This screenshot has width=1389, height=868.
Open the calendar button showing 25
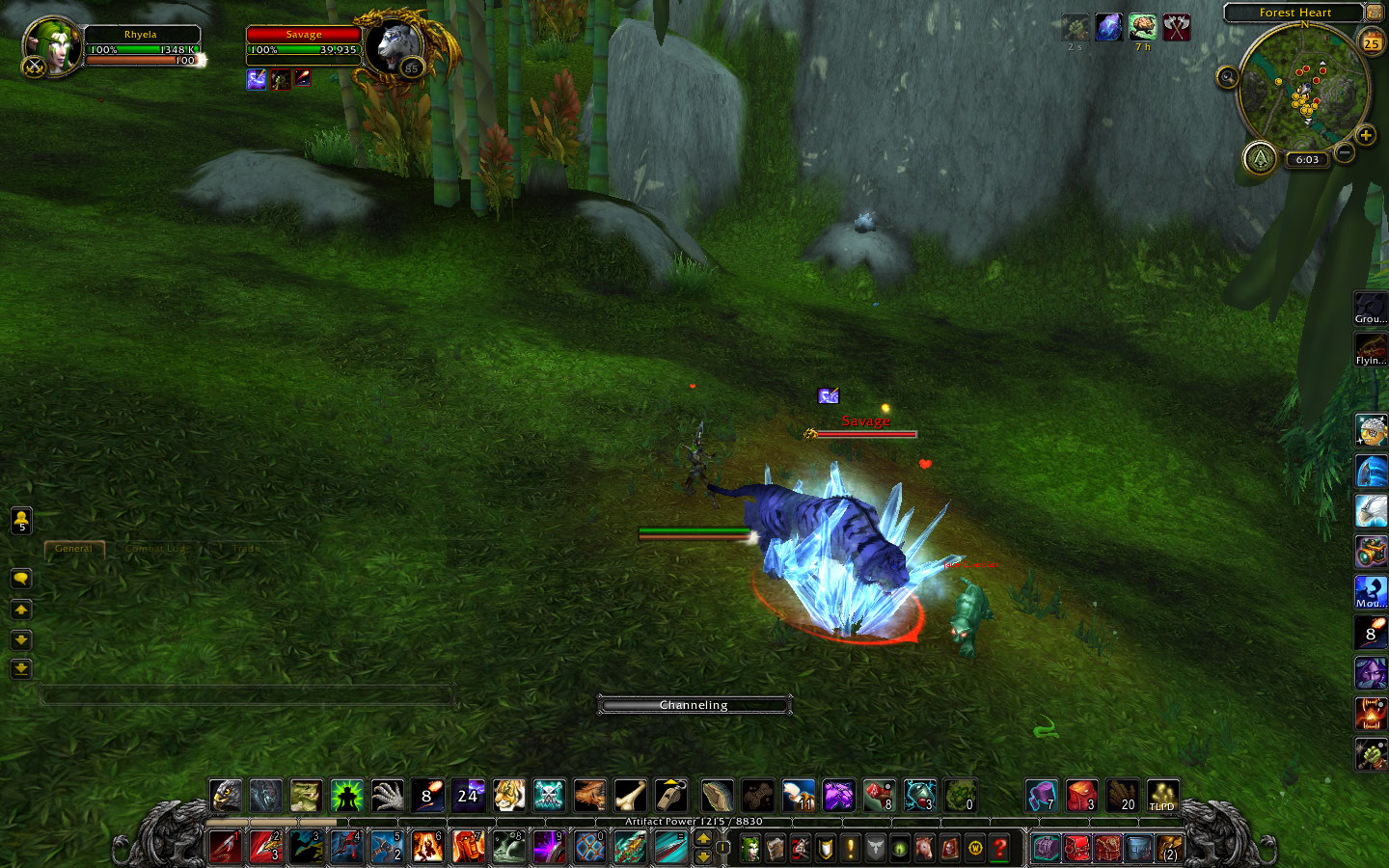pyautogui.click(x=1371, y=41)
